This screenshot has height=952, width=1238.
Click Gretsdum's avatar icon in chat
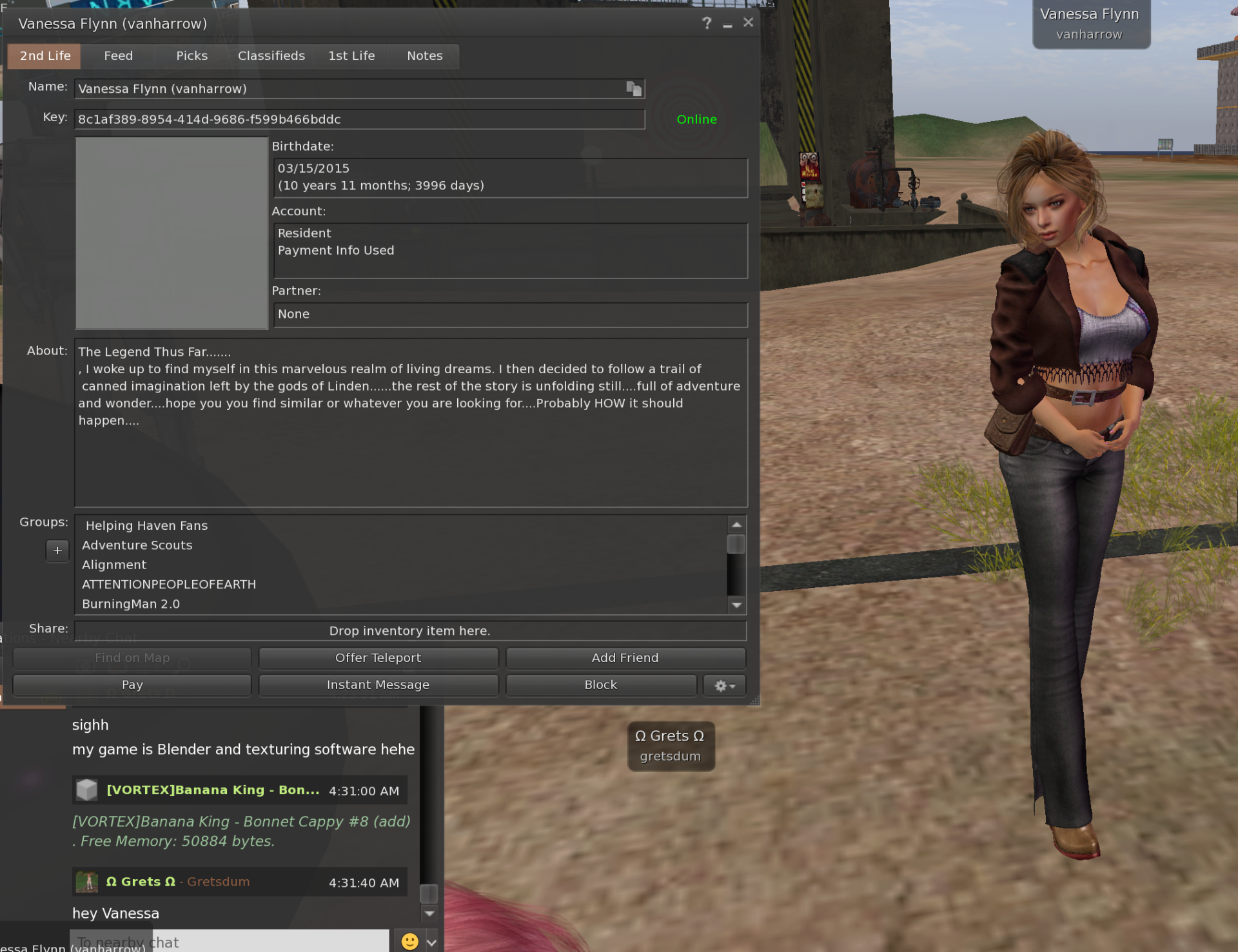[x=87, y=882]
